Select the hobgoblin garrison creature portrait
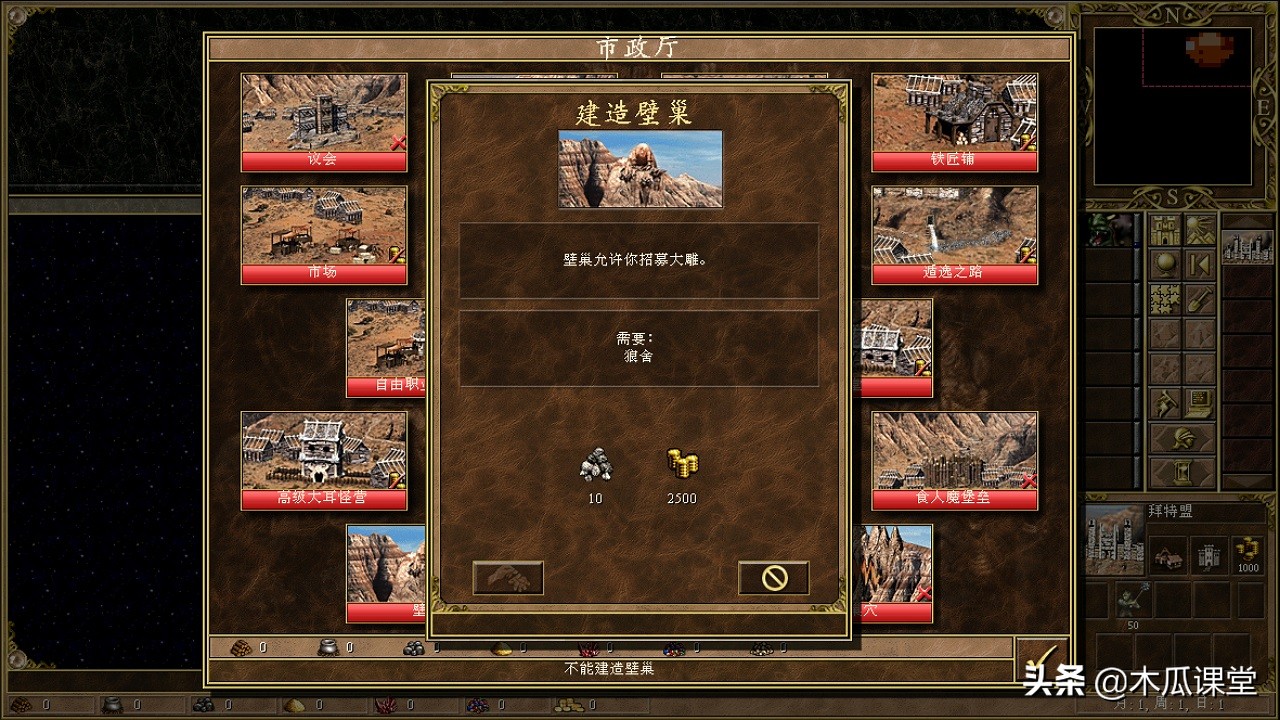1280x720 pixels. pos(1134,600)
